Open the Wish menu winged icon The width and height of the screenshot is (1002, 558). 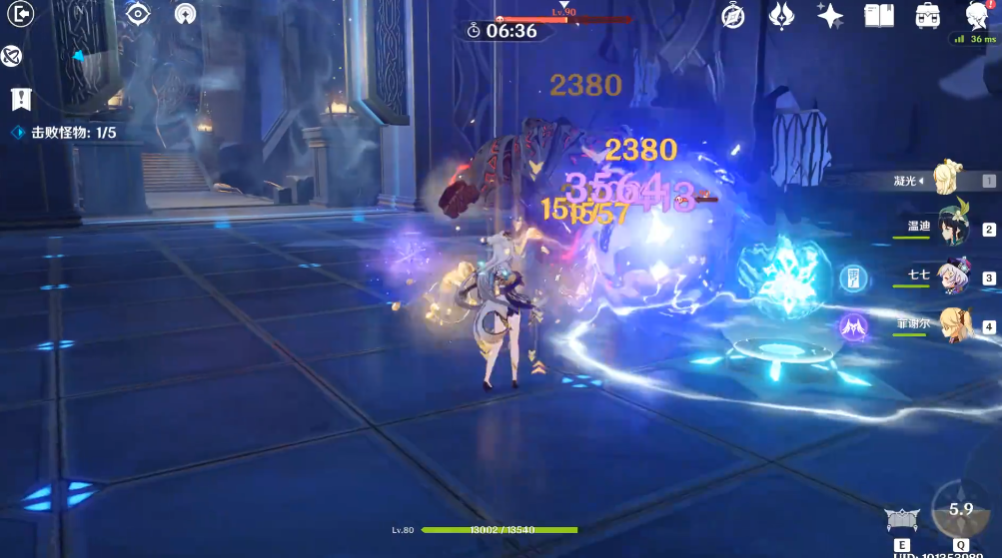pyautogui.click(x=781, y=15)
